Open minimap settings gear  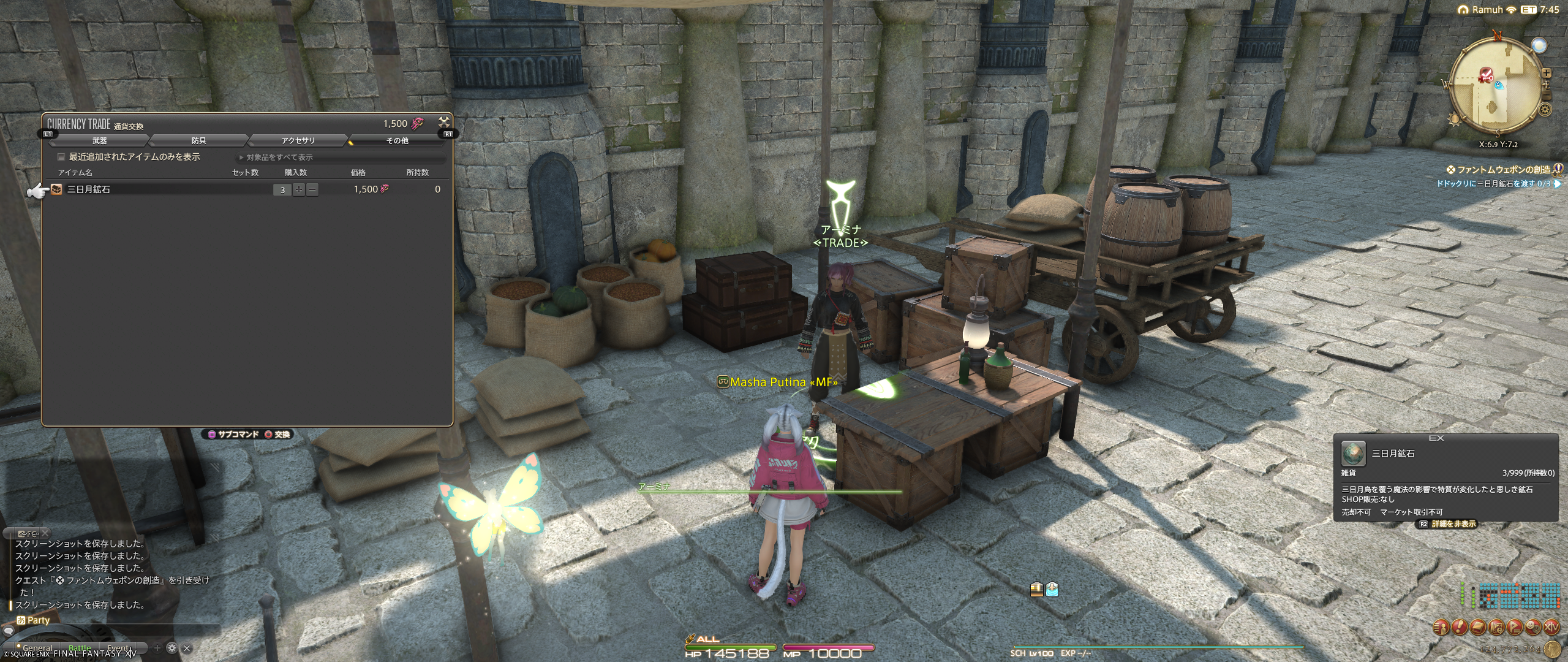[1545, 110]
